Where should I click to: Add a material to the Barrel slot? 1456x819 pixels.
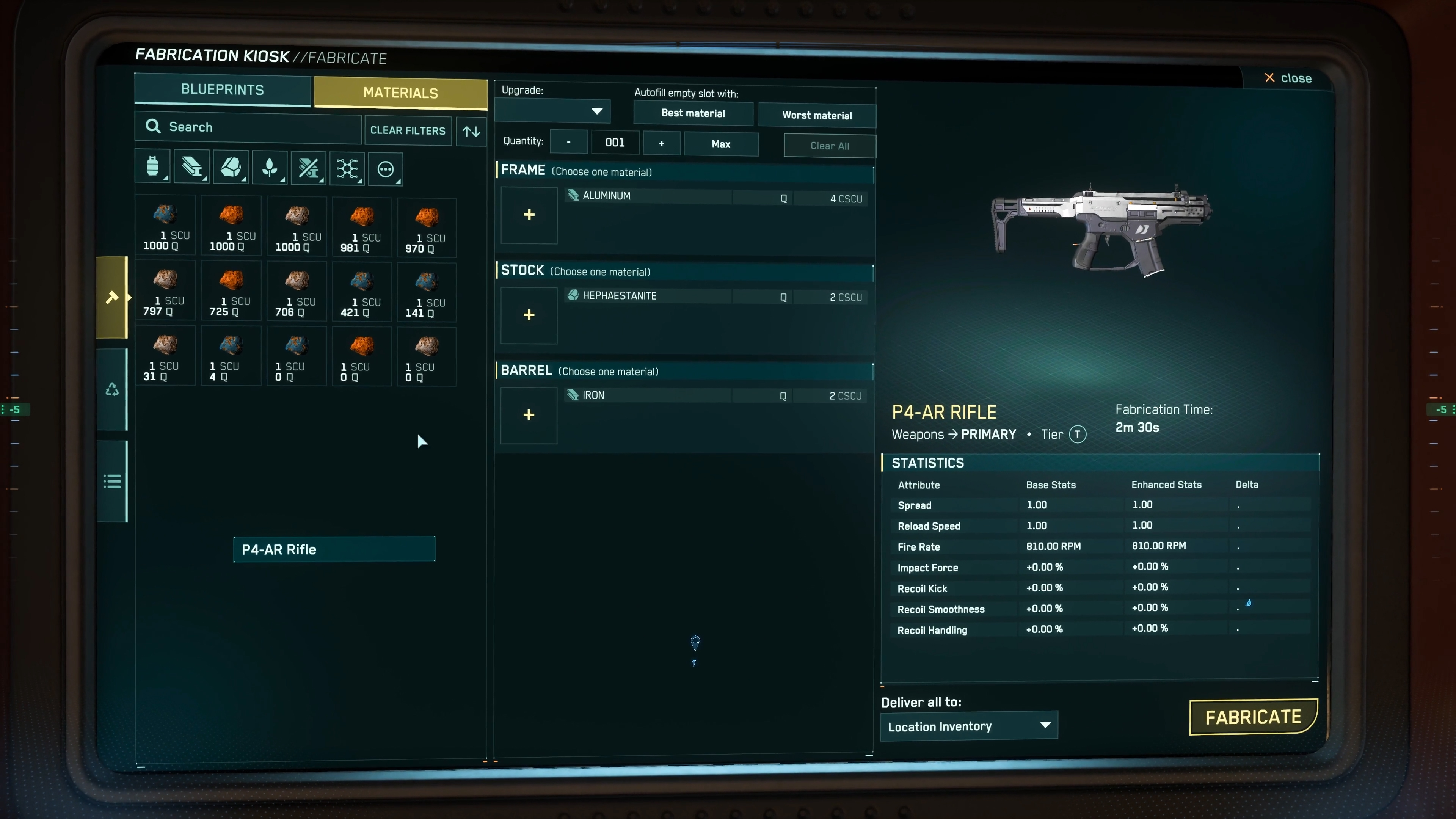click(529, 415)
